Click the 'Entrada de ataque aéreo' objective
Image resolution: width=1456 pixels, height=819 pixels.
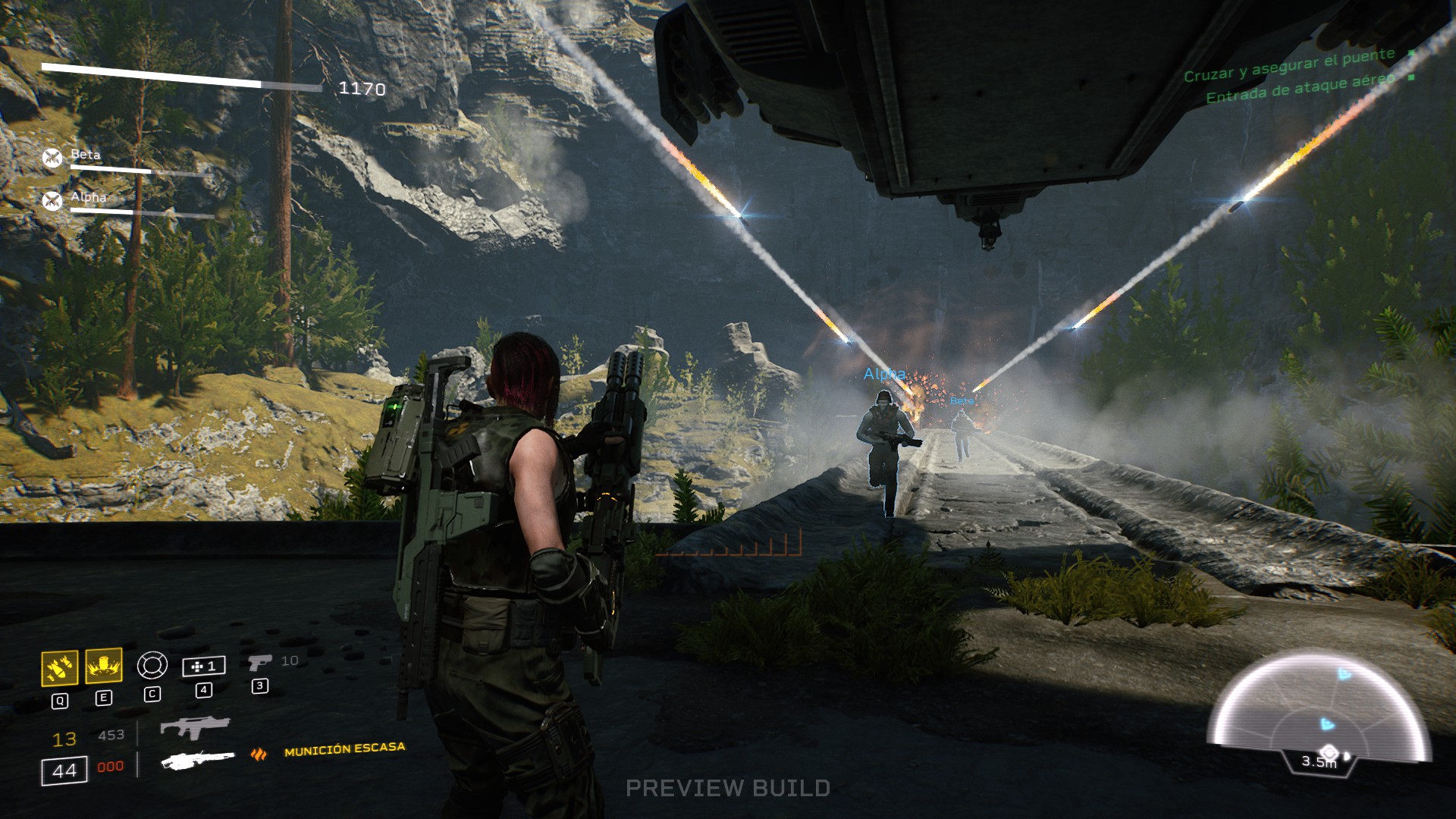click(1300, 87)
